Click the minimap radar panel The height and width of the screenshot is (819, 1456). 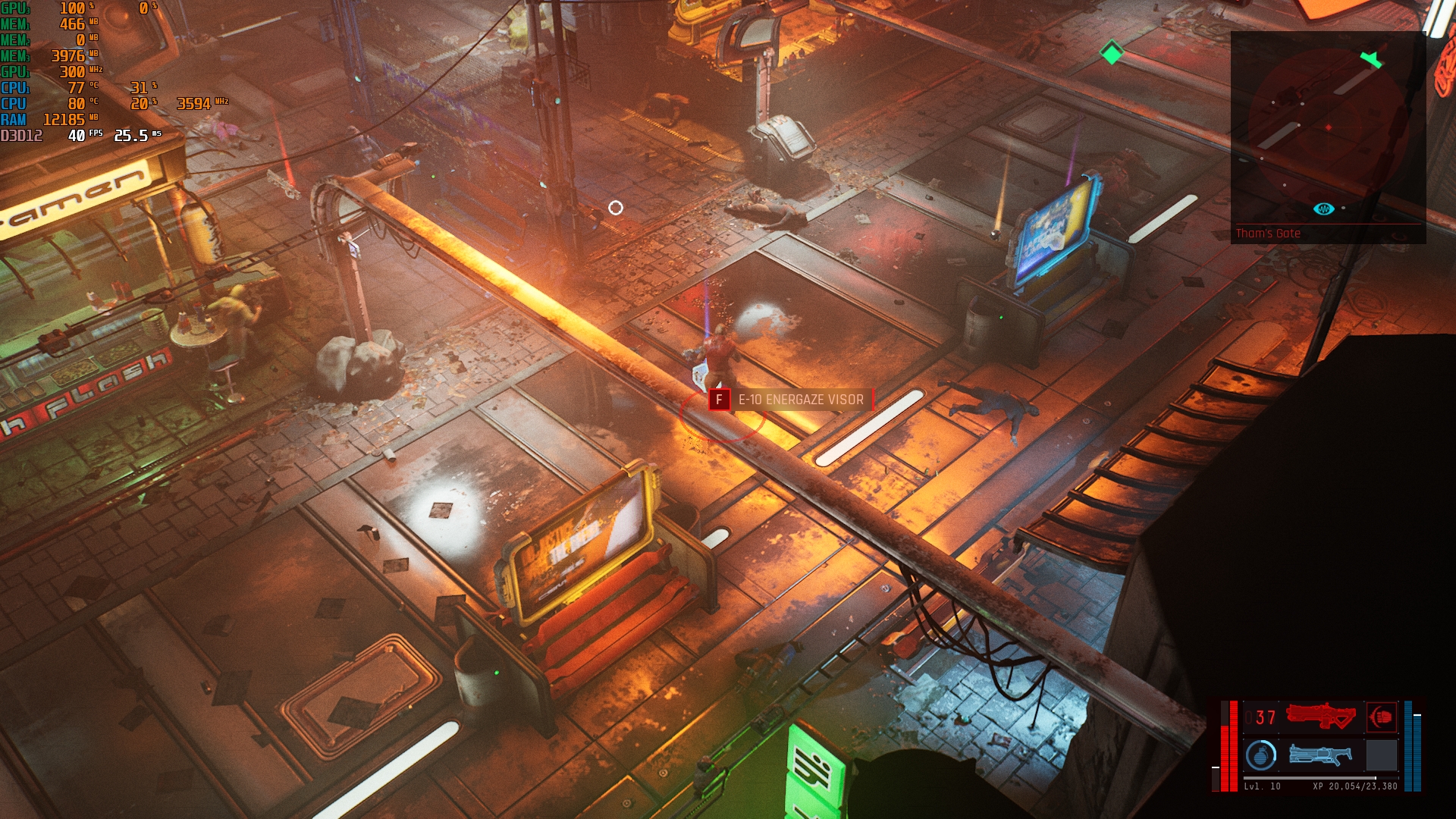point(1328,129)
